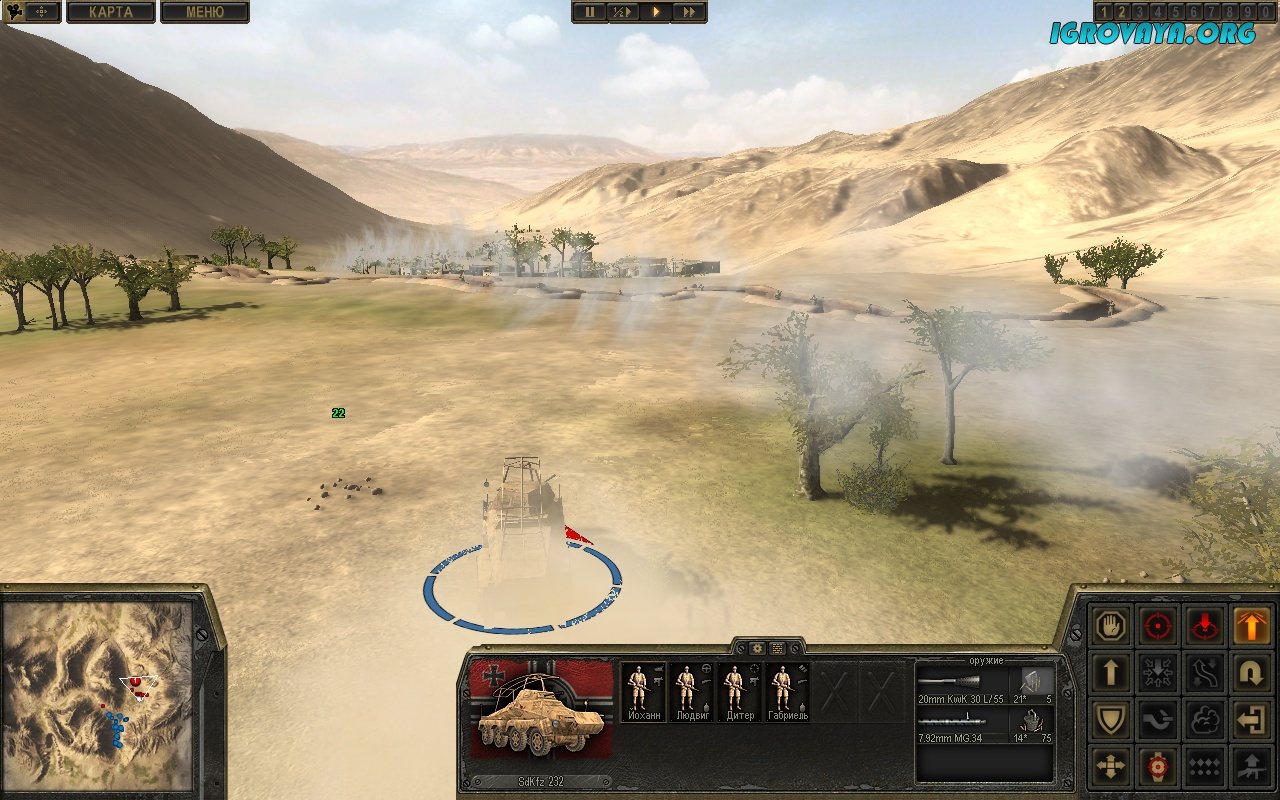Open the КАРТА map button

(x=110, y=12)
